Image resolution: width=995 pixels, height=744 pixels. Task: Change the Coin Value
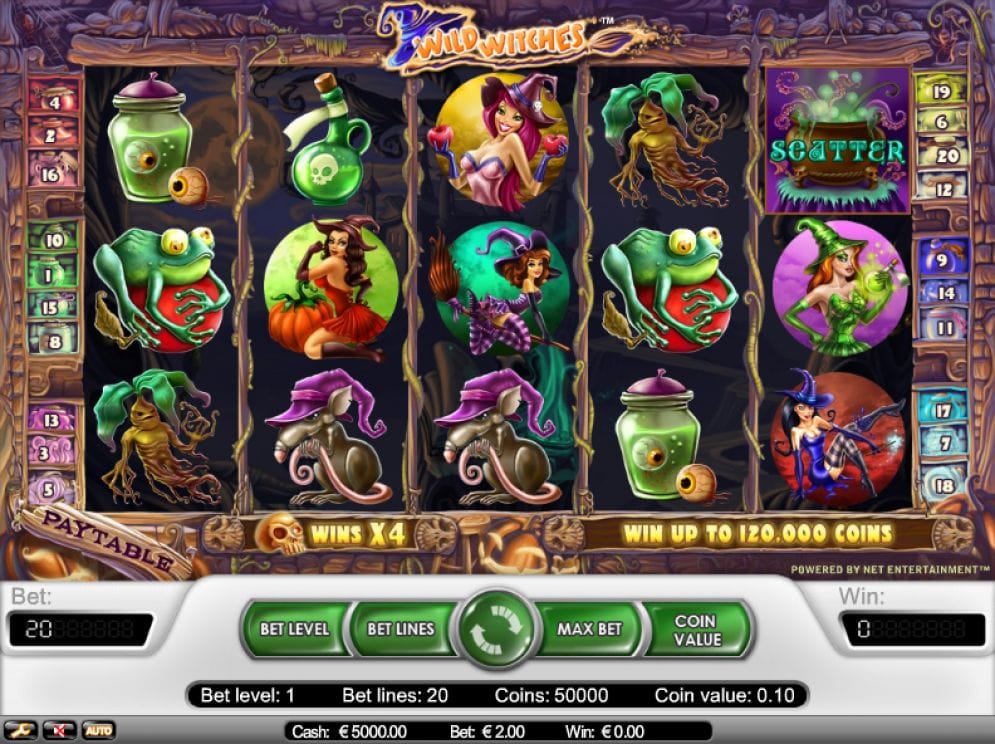(x=696, y=629)
